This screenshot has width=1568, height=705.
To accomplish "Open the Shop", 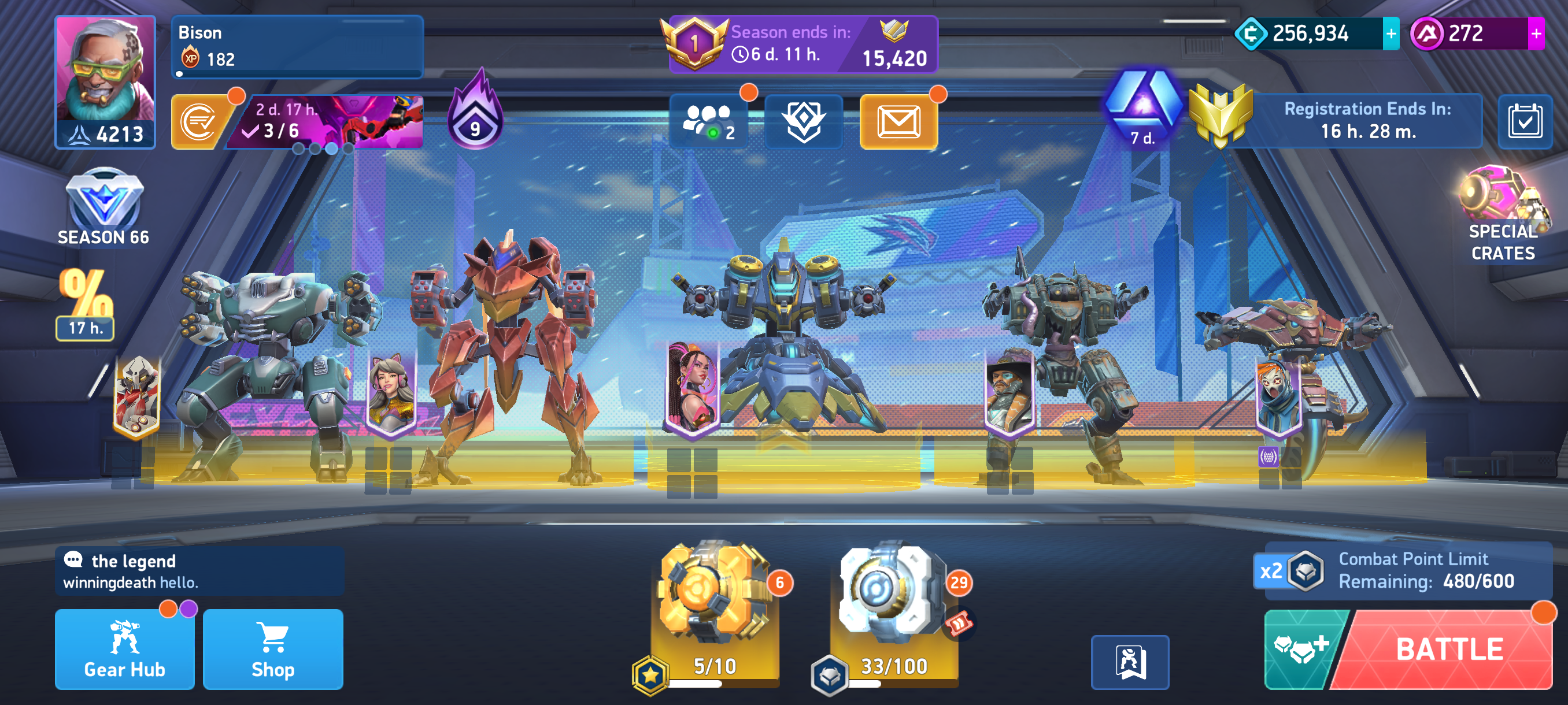I will coord(273,649).
